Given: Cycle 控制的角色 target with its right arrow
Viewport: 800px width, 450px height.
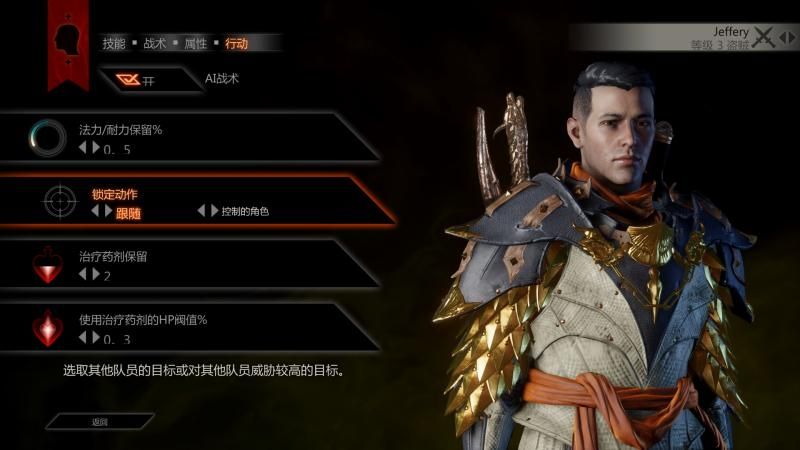Looking at the screenshot, I should (x=213, y=211).
